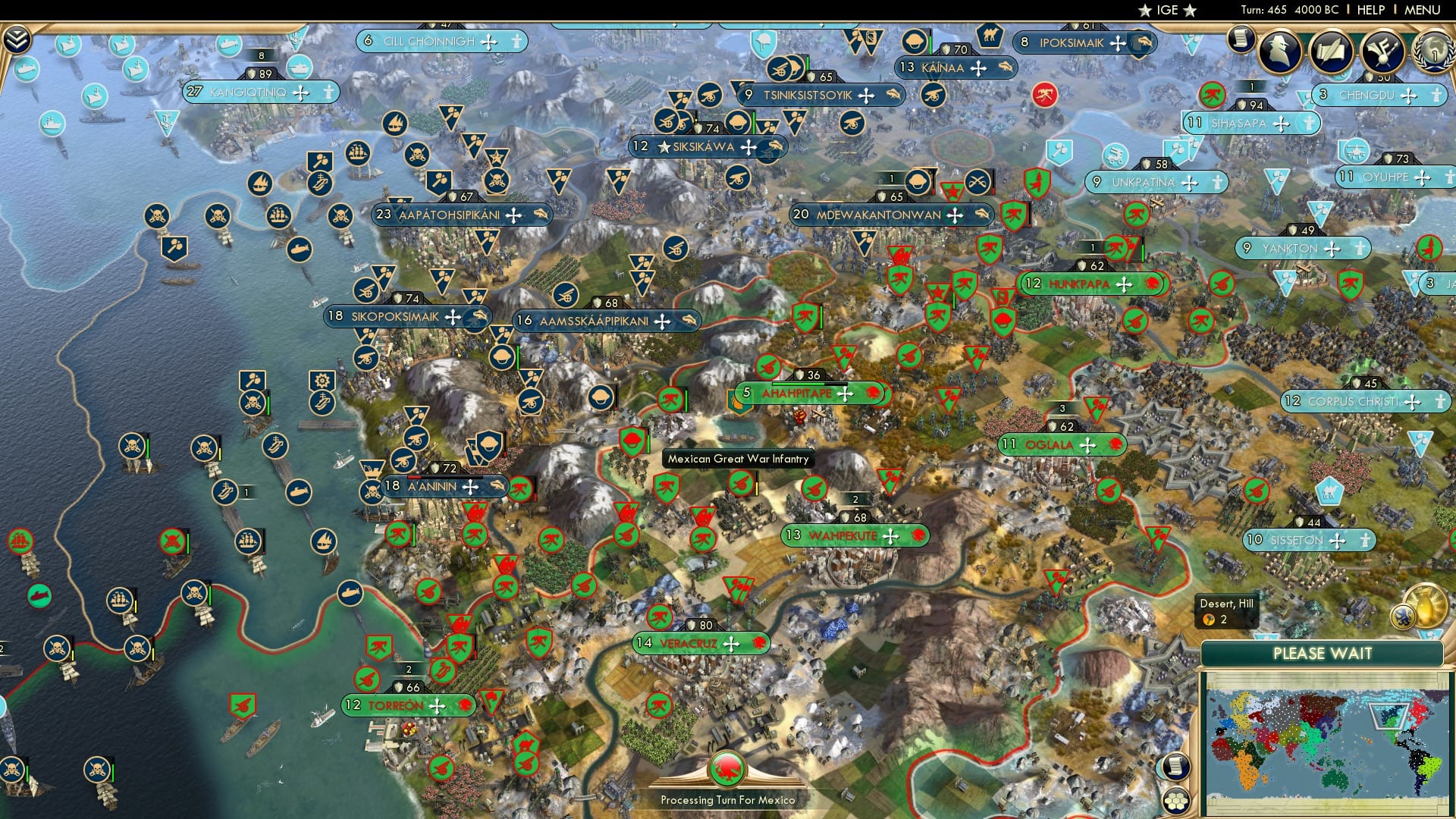The image size is (1456, 819).
Task: Open the MENU at top right
Action: (1422, 10)
